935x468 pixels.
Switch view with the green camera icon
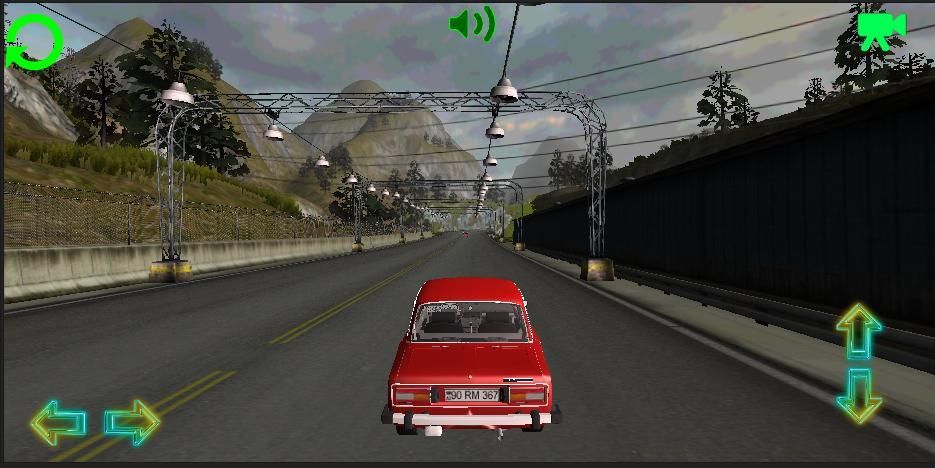(880, 29)
